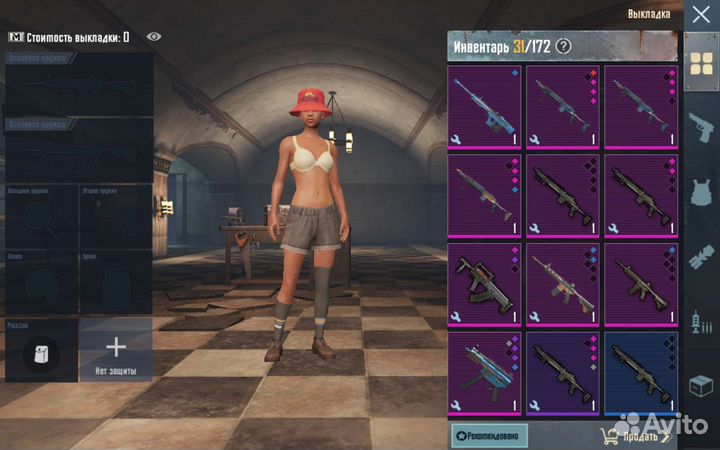Choose the compact bullpup SMG slot

coord(484,284)
